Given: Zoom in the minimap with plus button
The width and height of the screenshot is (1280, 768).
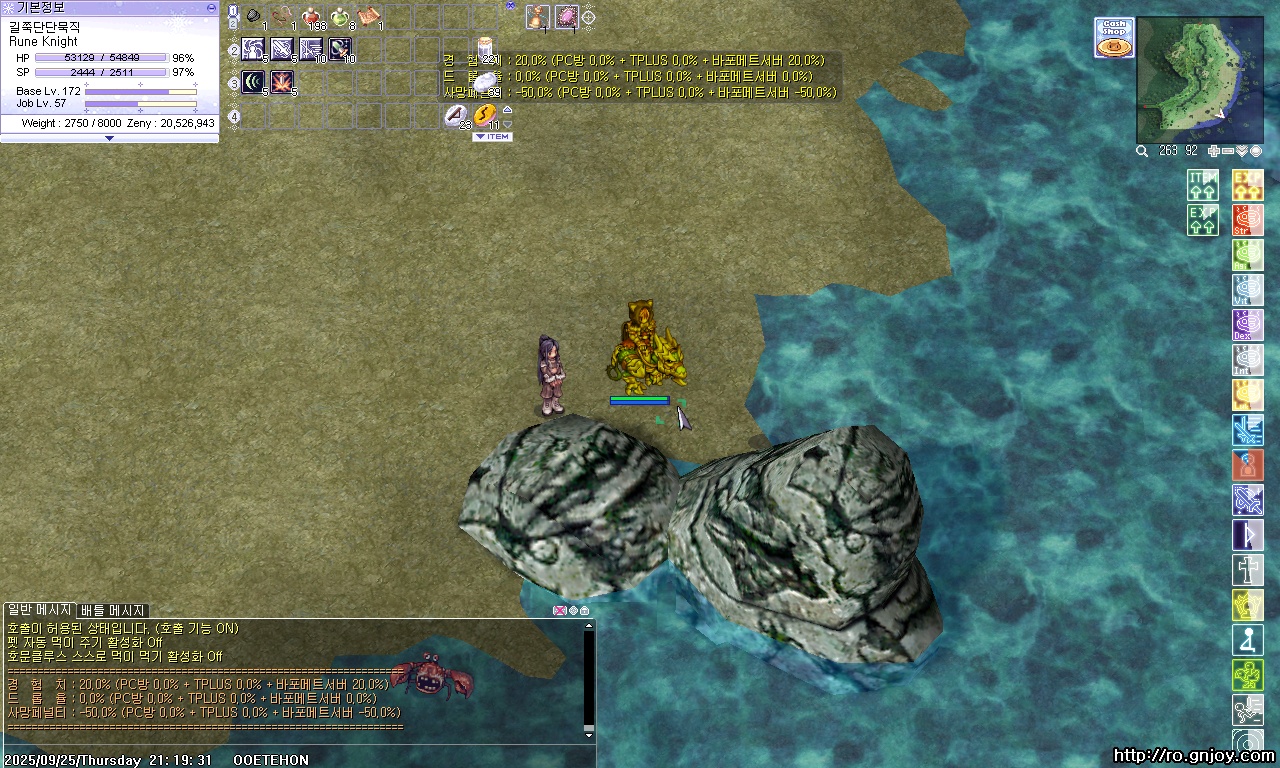Looking at the screenshot, I should point(1214,151).
